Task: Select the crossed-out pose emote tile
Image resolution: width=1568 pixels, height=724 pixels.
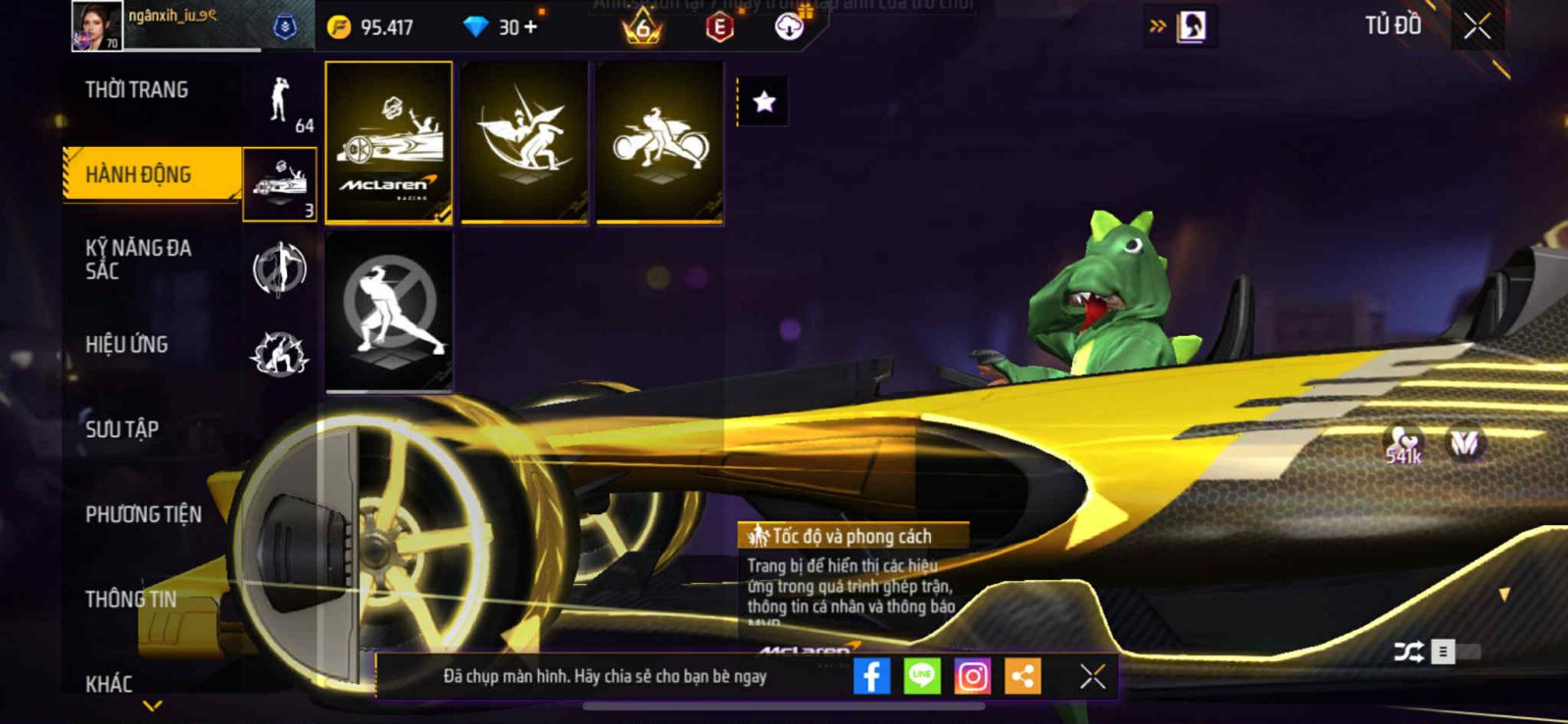Action: [x=389, y=311]
